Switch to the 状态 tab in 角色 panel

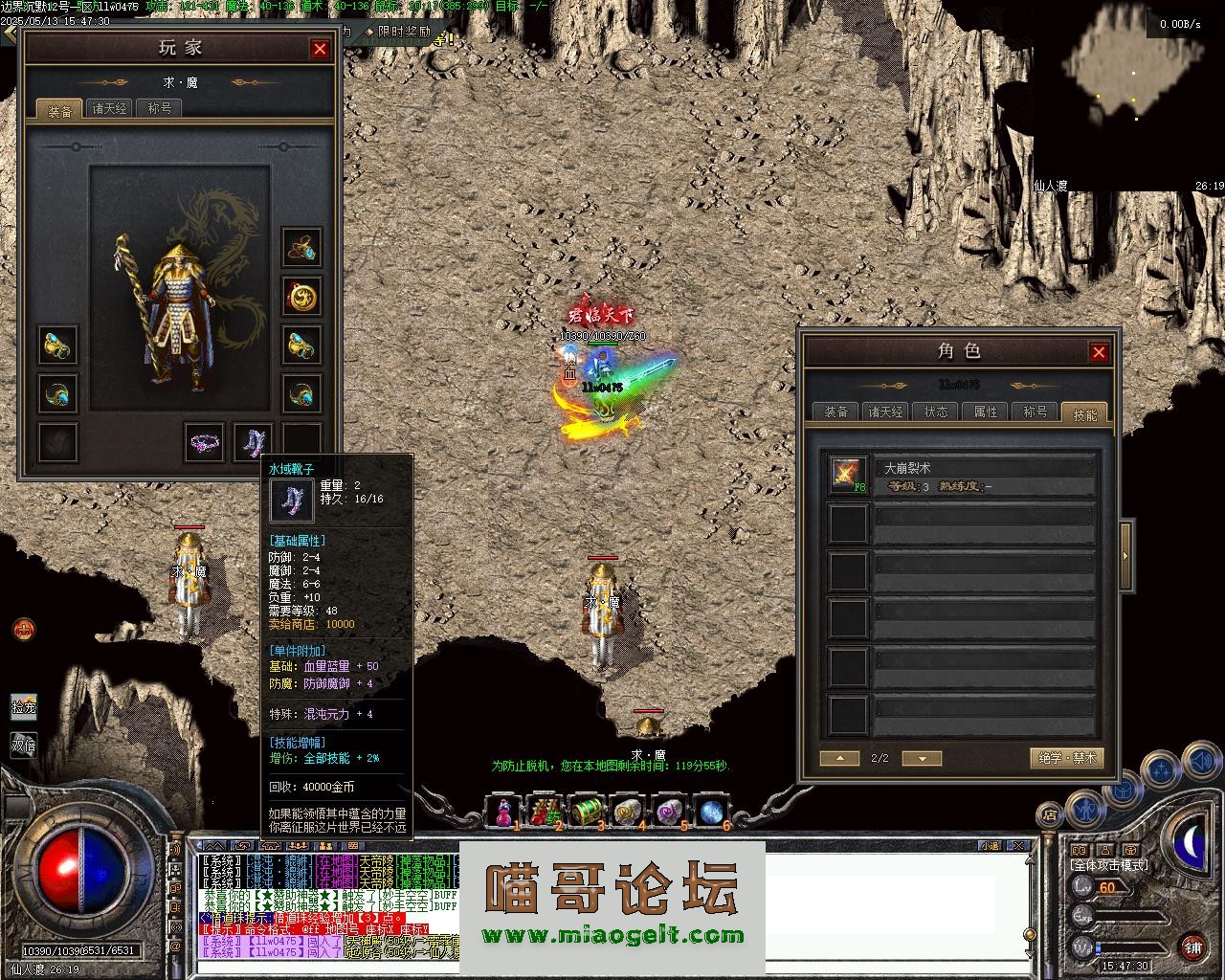pos(935,412)
